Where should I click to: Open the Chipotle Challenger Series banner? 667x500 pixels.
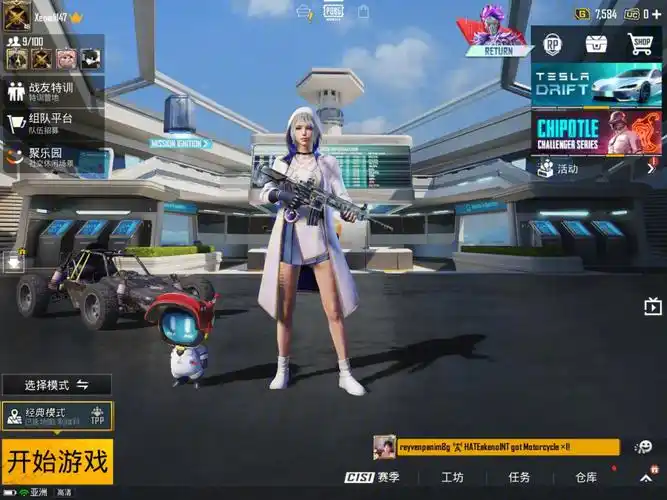point(596,132)
